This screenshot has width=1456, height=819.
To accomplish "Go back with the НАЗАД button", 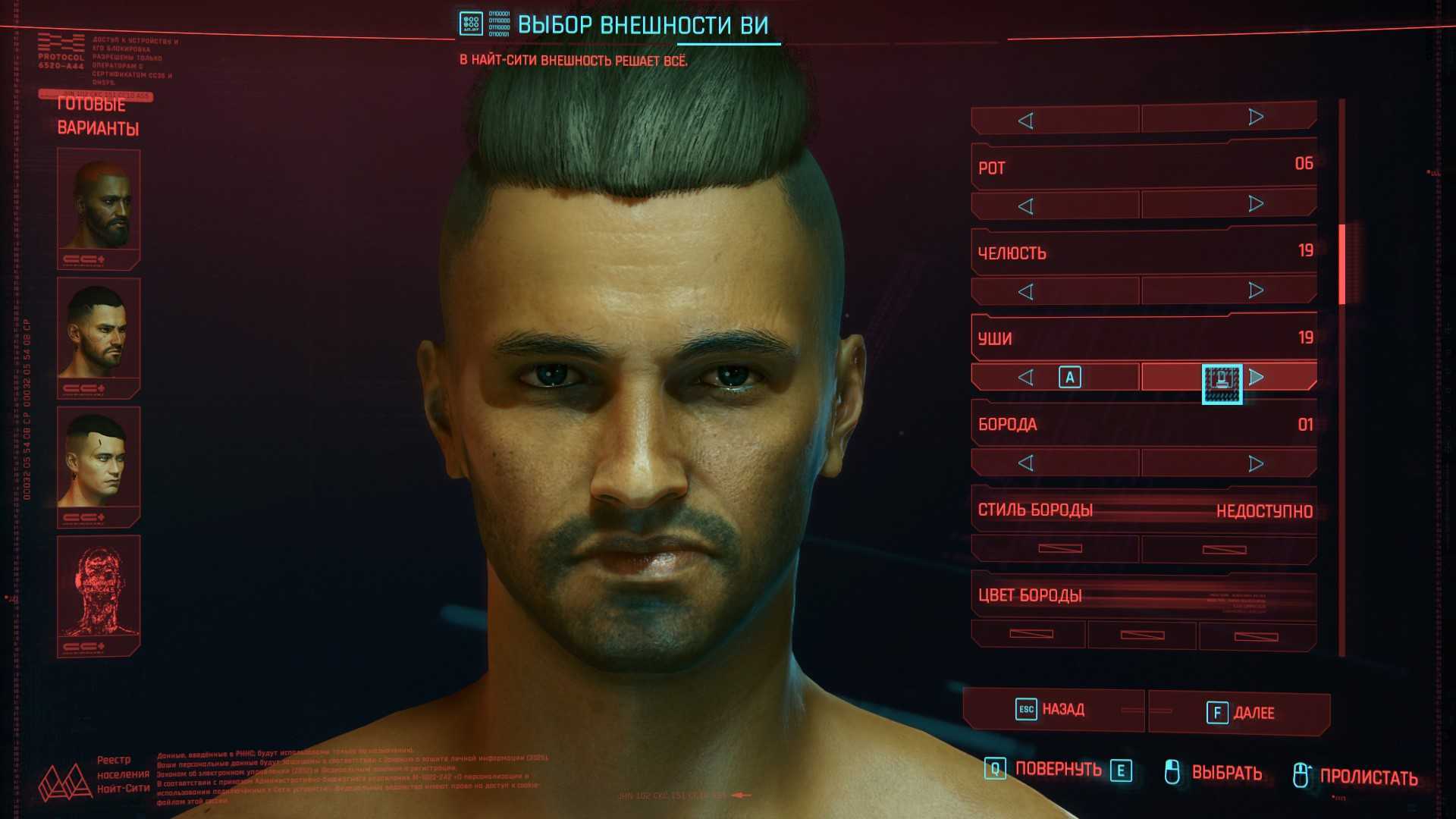I will click(x=1053, y=710).
